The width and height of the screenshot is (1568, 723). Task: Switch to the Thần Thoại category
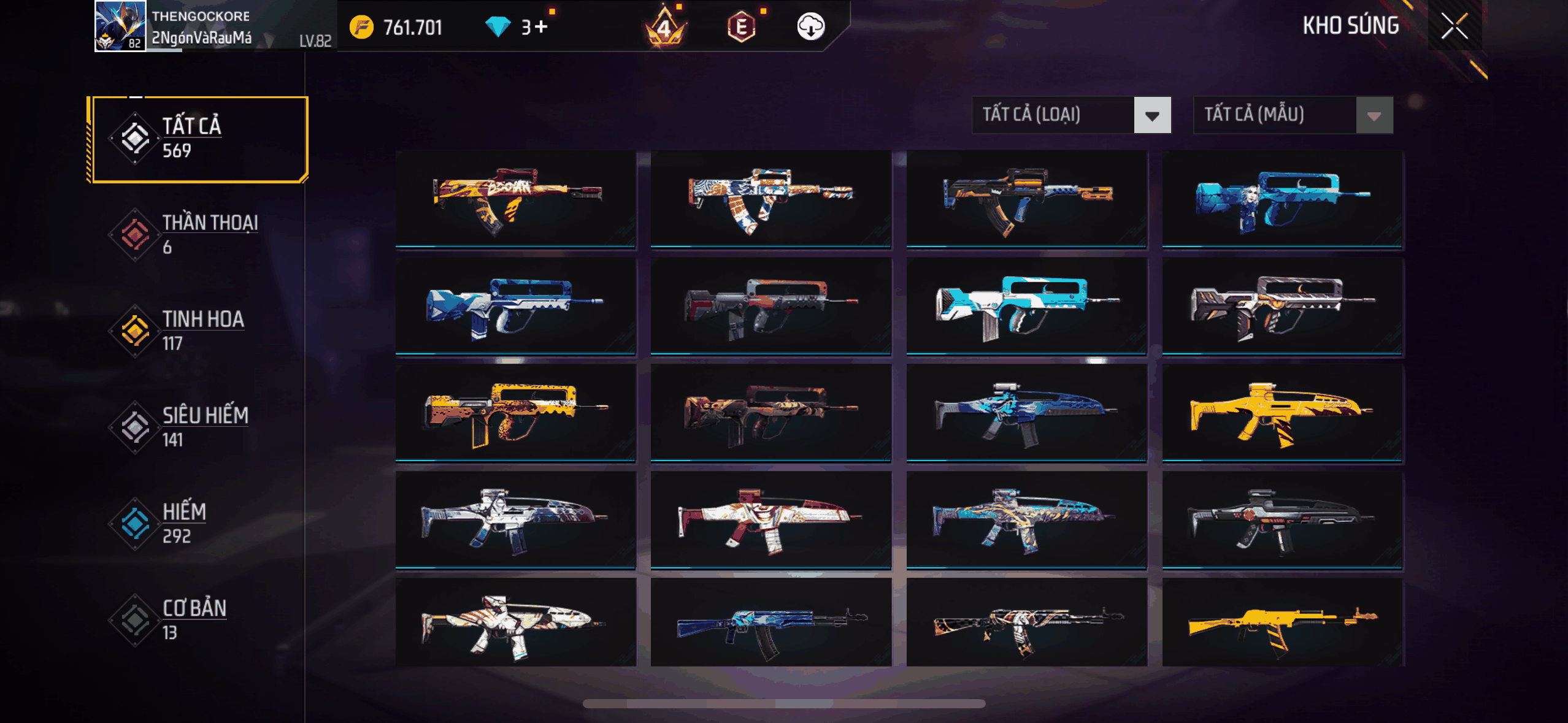tap(198, 235)
